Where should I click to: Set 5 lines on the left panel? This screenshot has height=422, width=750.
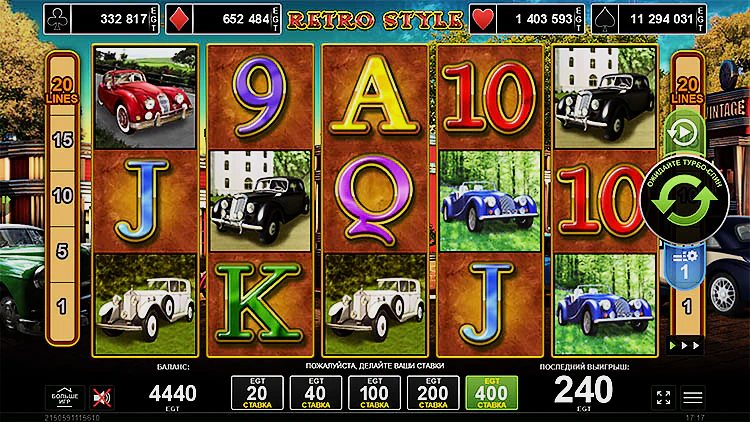click(x=62, y=250)
